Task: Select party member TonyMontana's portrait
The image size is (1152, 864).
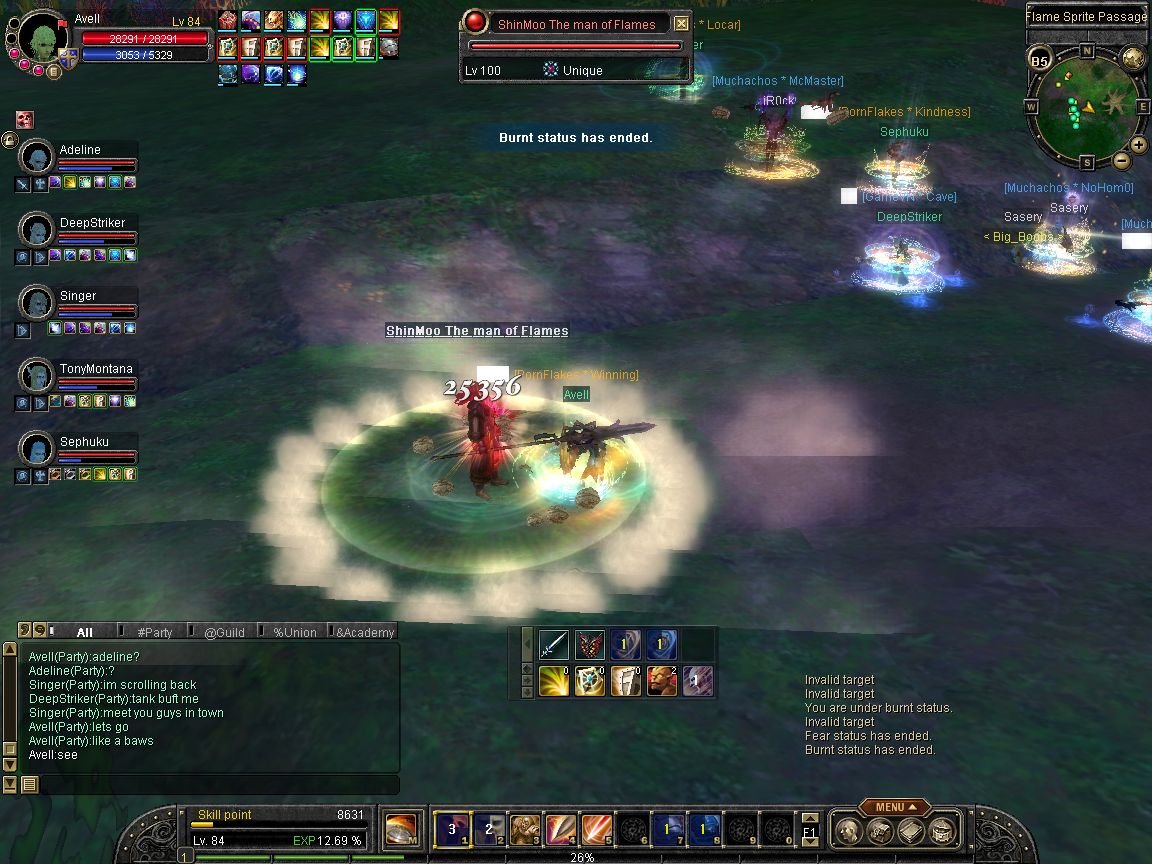Action: [37, 376]
